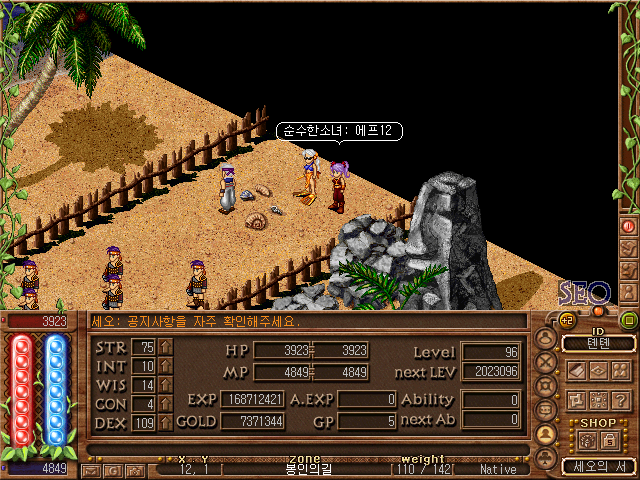Click the CON stat up arrow
The image size is (640, 480).
(166, 404)
